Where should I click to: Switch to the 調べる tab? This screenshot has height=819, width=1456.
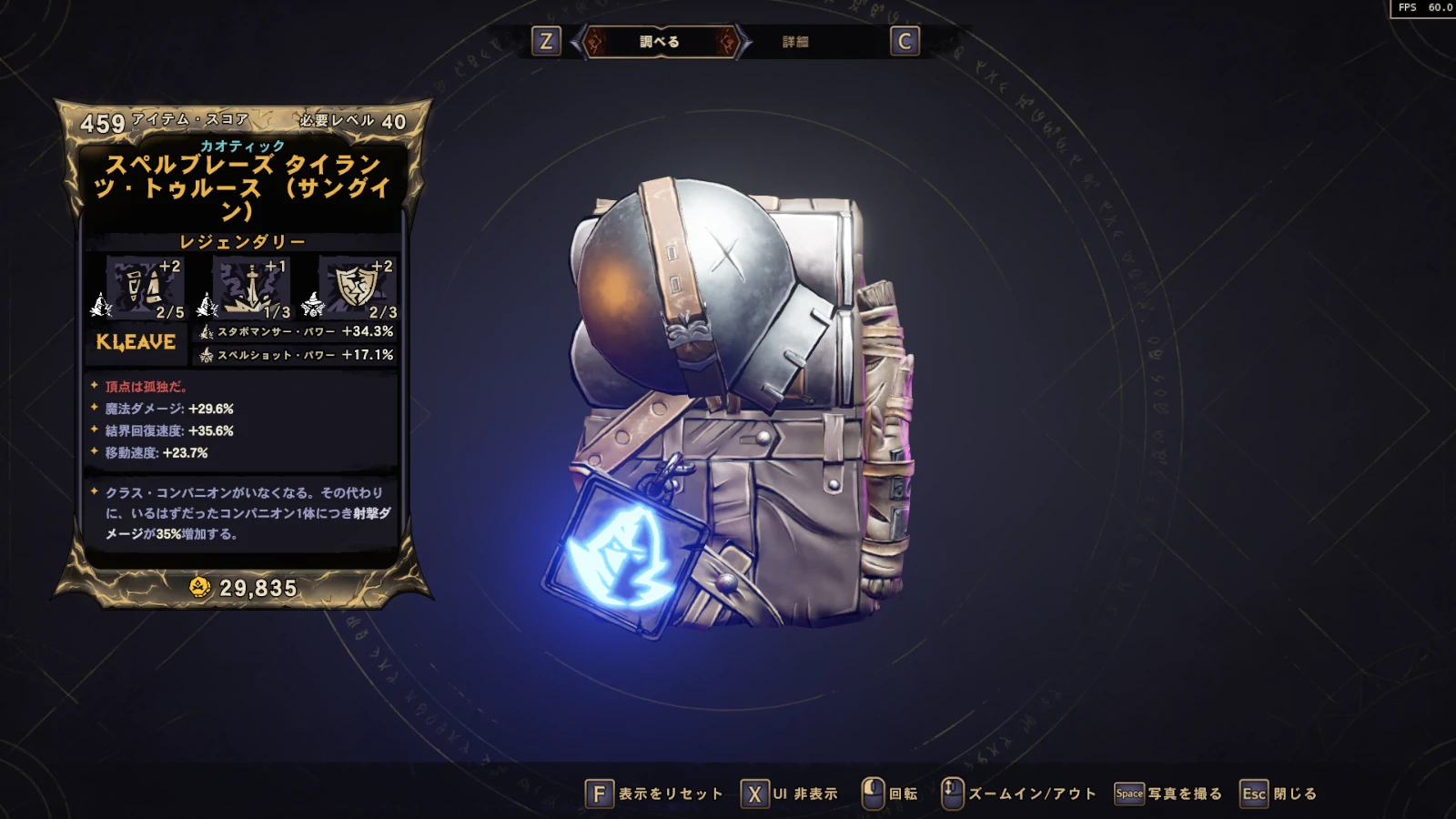(x=660, y=42)
